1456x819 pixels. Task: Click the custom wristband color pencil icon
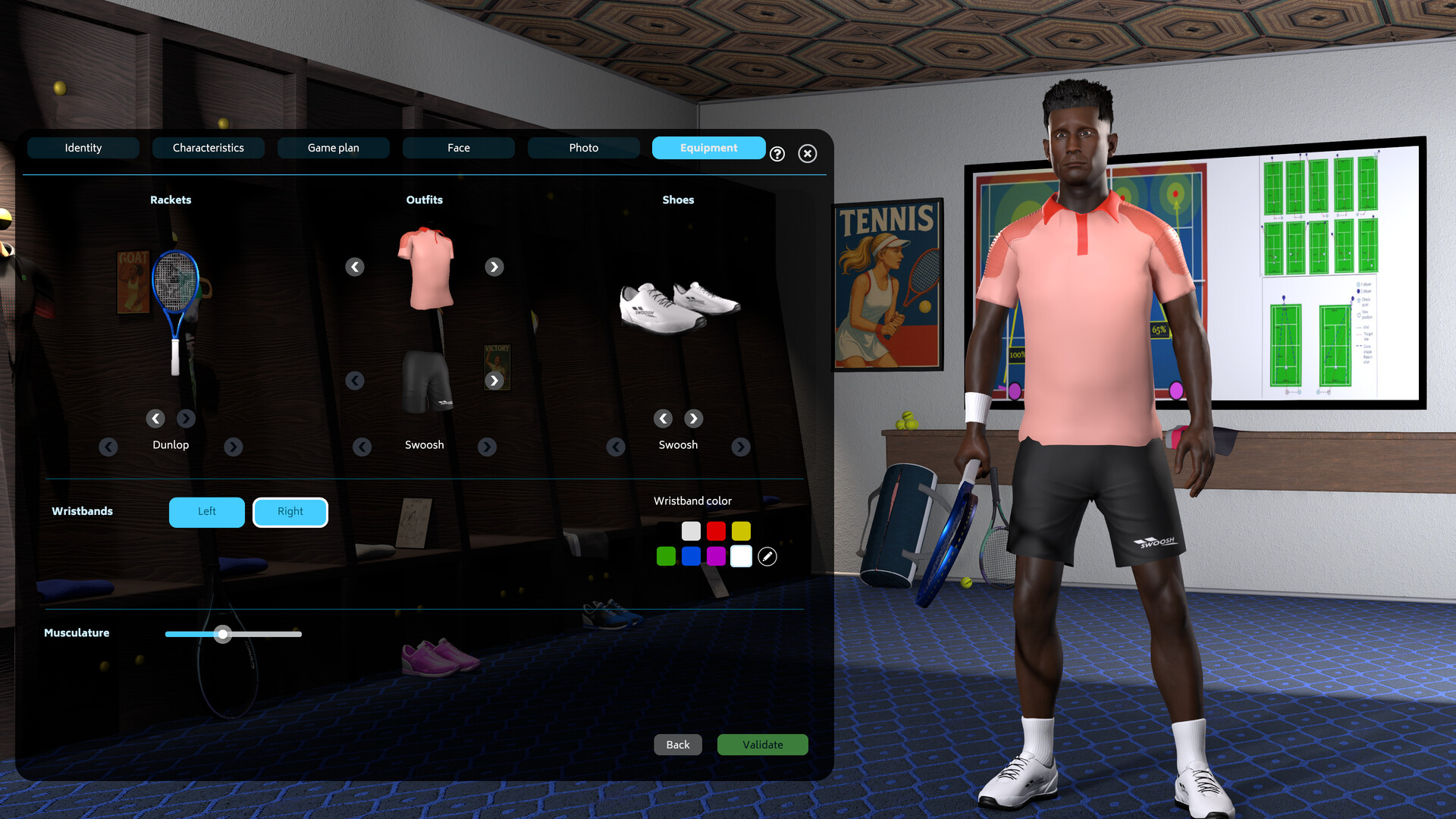point(767,557)
